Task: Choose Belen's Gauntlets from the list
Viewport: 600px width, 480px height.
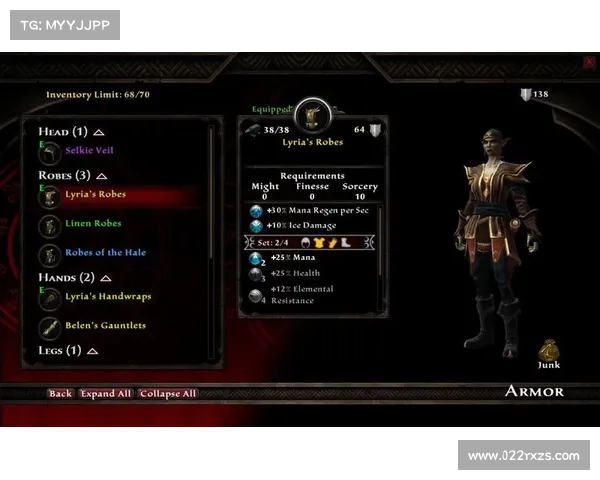Action: point(106,325)
